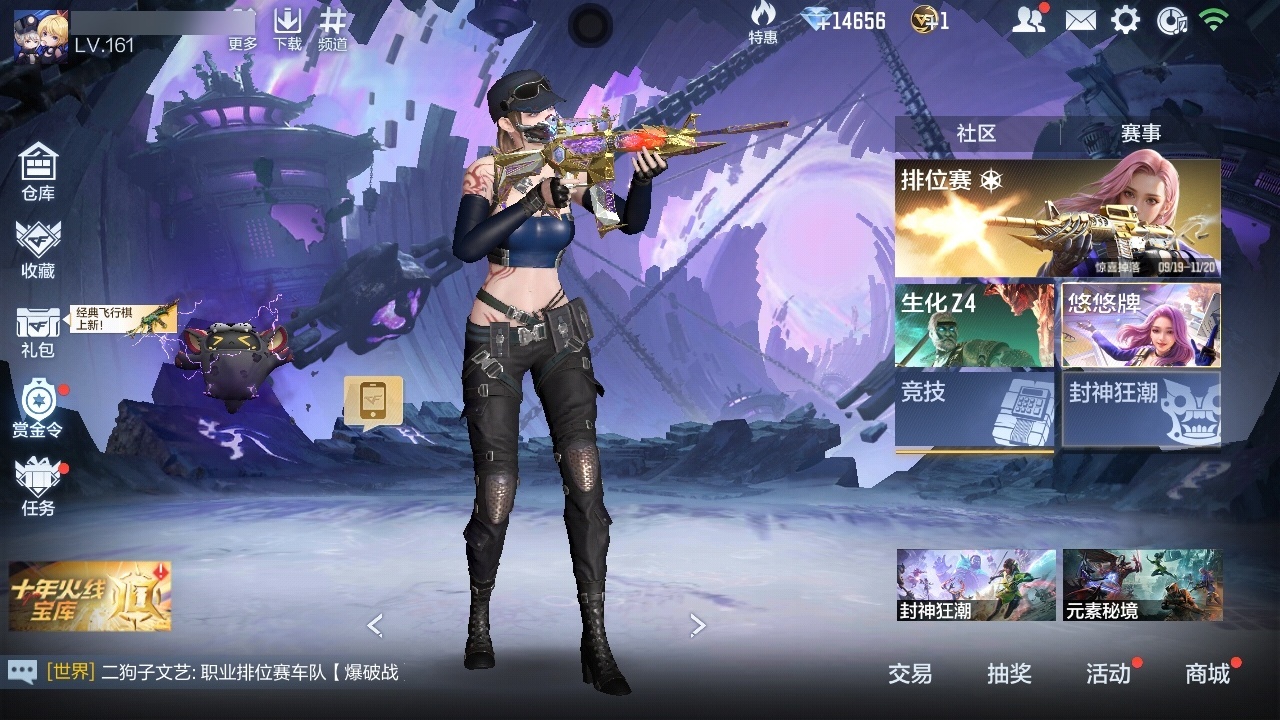
Task: Open the 收藏 collection menu
Action: click(x=38, y=249)
